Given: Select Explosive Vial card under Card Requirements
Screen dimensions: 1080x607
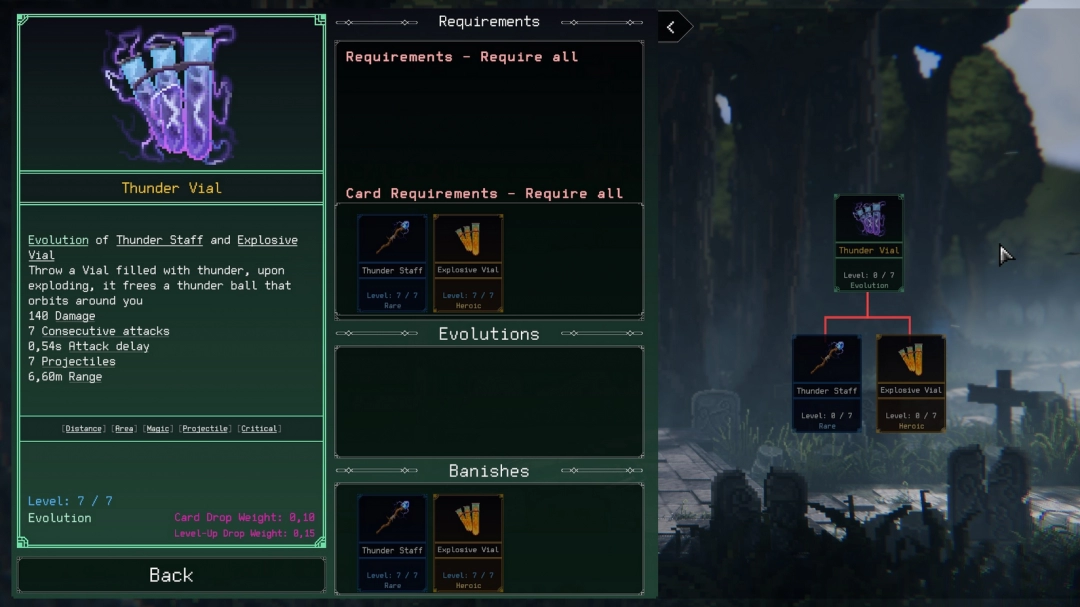Looking at the screenshot, I should (468, 262).
